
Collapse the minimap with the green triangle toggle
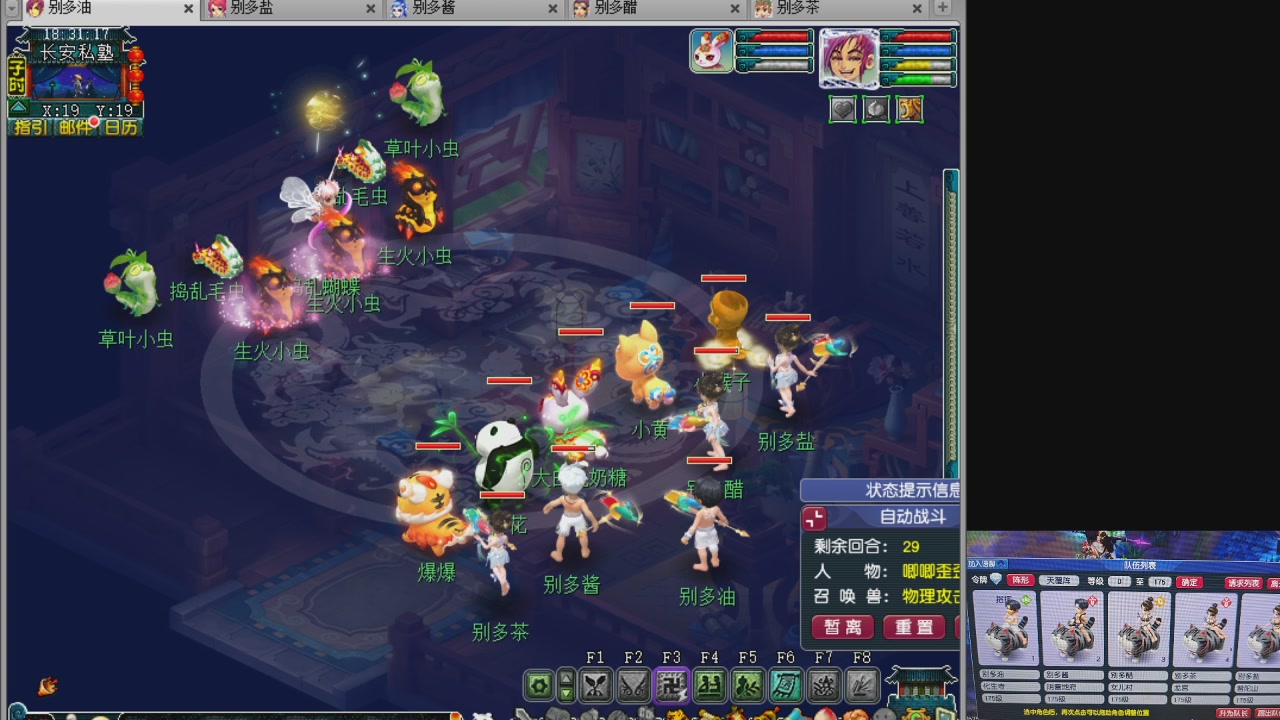18,107
